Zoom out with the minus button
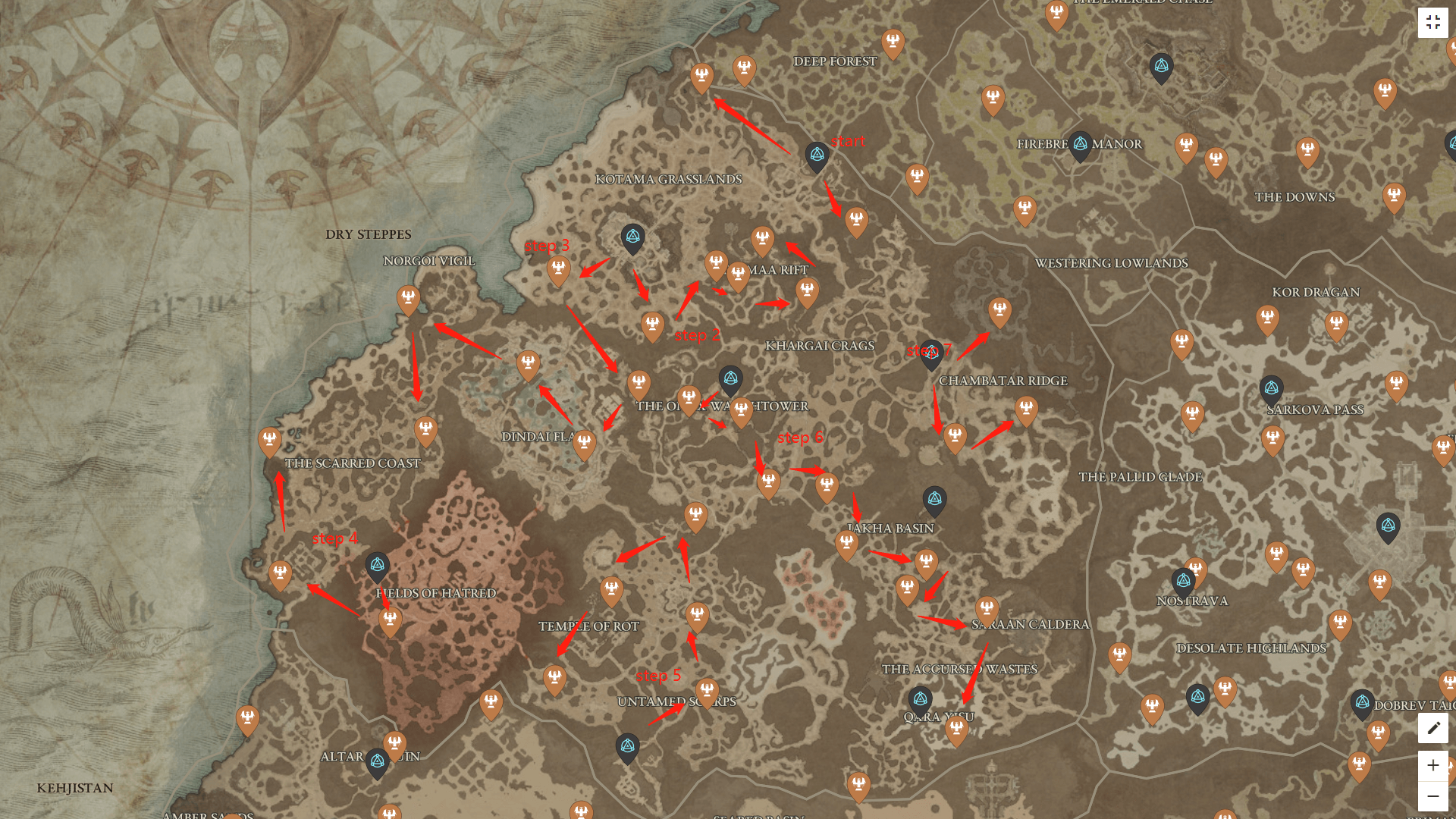The height and width of the screenshot is (819, 1456). click(1433, 796)
